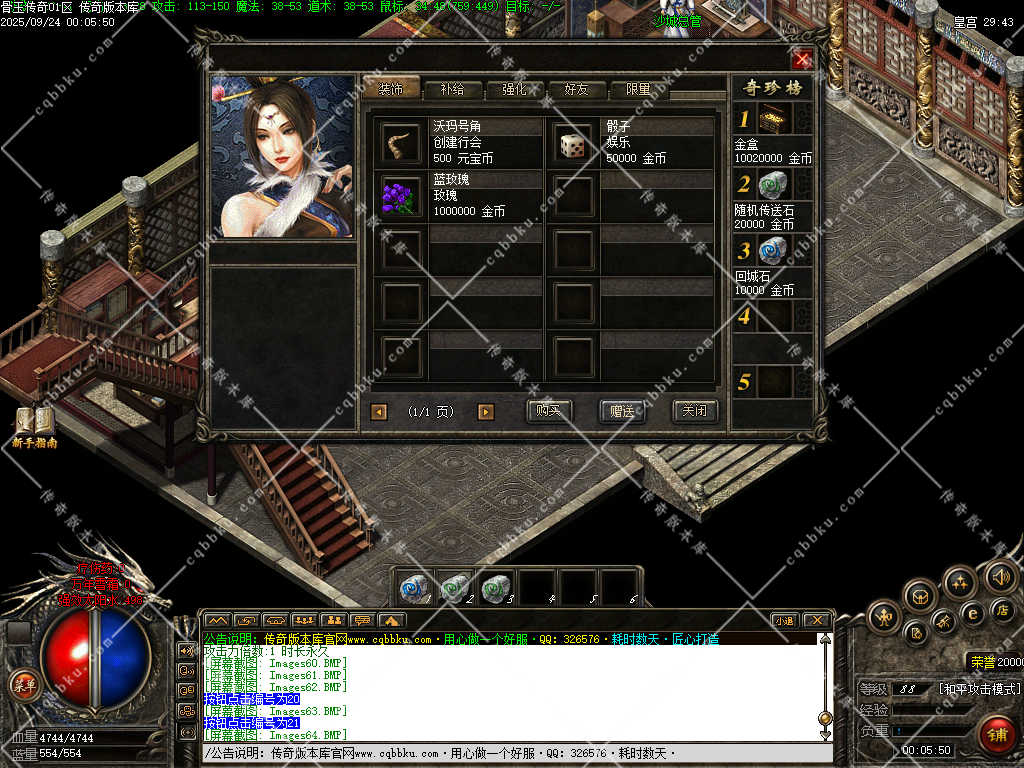1024x768 pixels.
Task: Select the 好友 friends tab
Action: pyautogui.click(x=577, y=89)
